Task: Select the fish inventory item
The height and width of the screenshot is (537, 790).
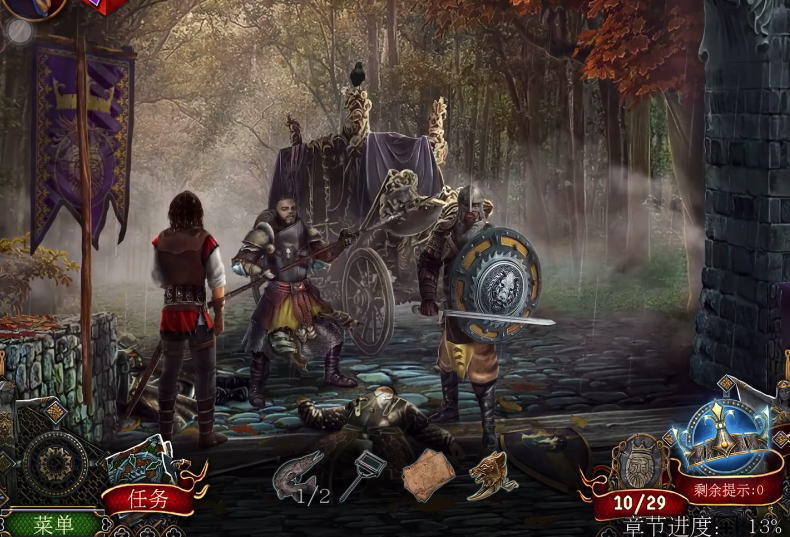Action: coord(298,472)
